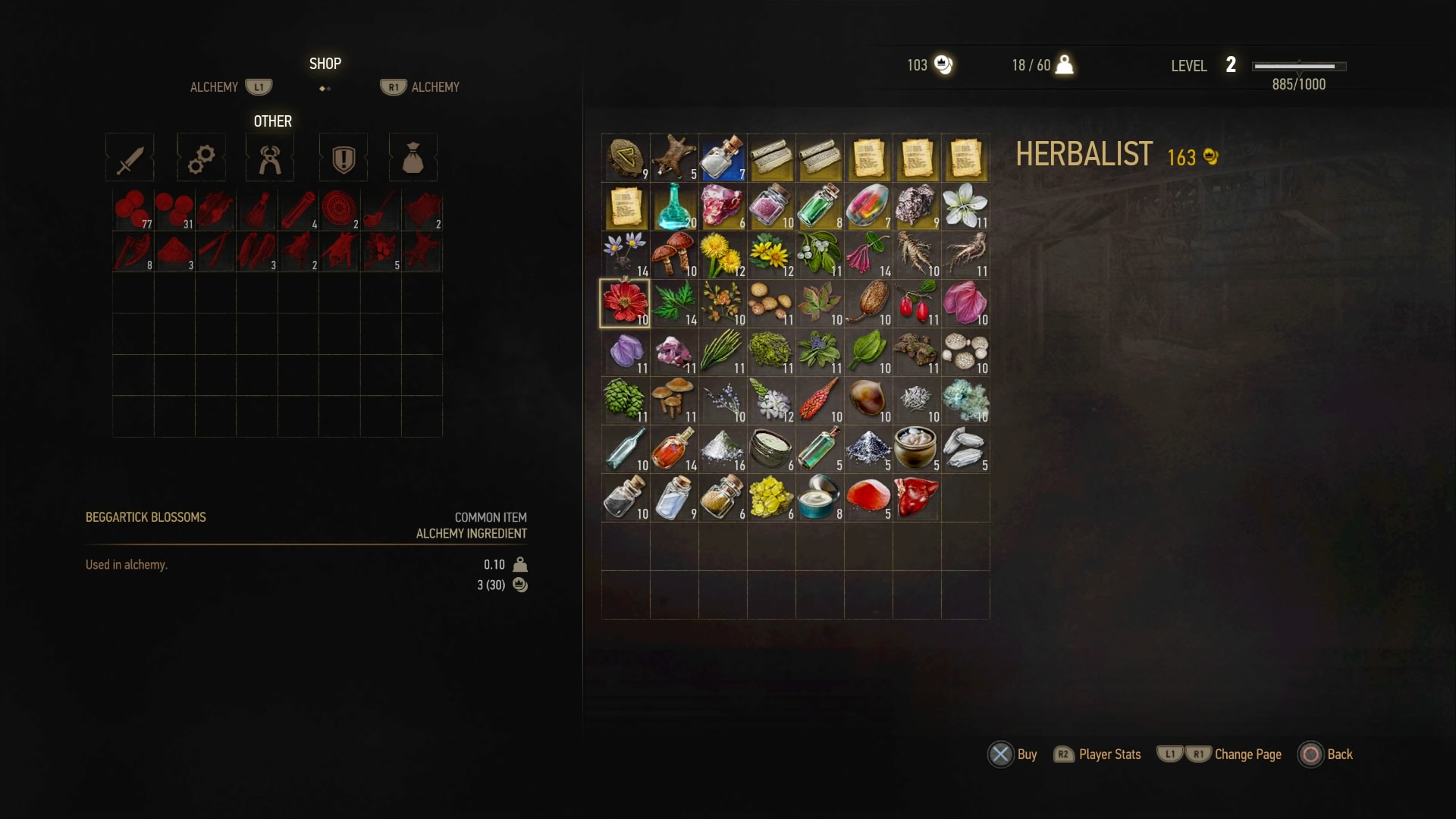Click the level experience progress bar

pos(1298,67)
